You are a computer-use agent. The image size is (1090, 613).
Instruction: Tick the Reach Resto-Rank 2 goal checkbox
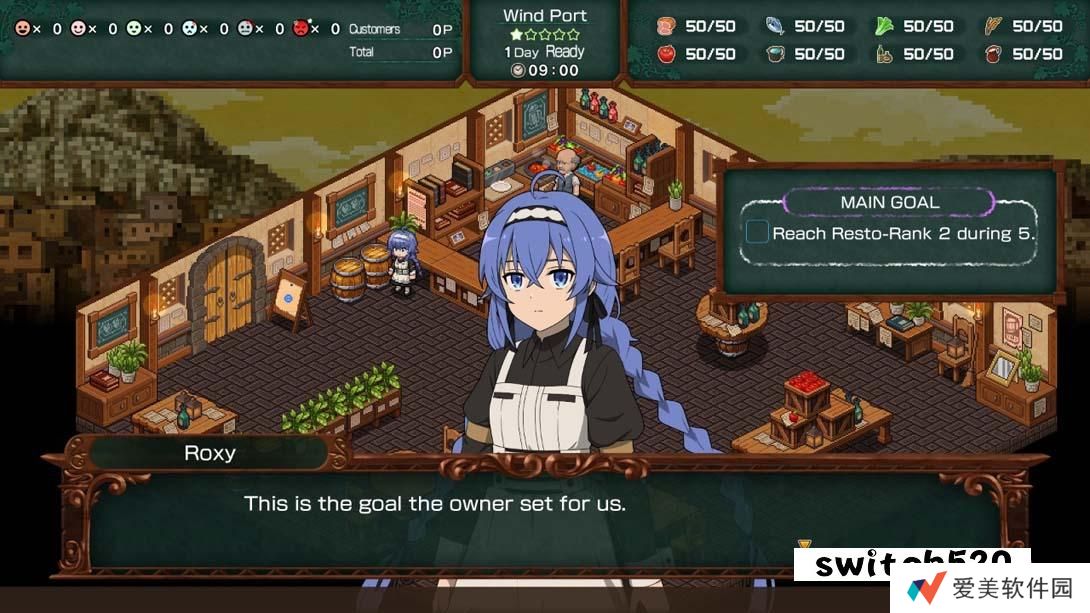click(757, 233)
